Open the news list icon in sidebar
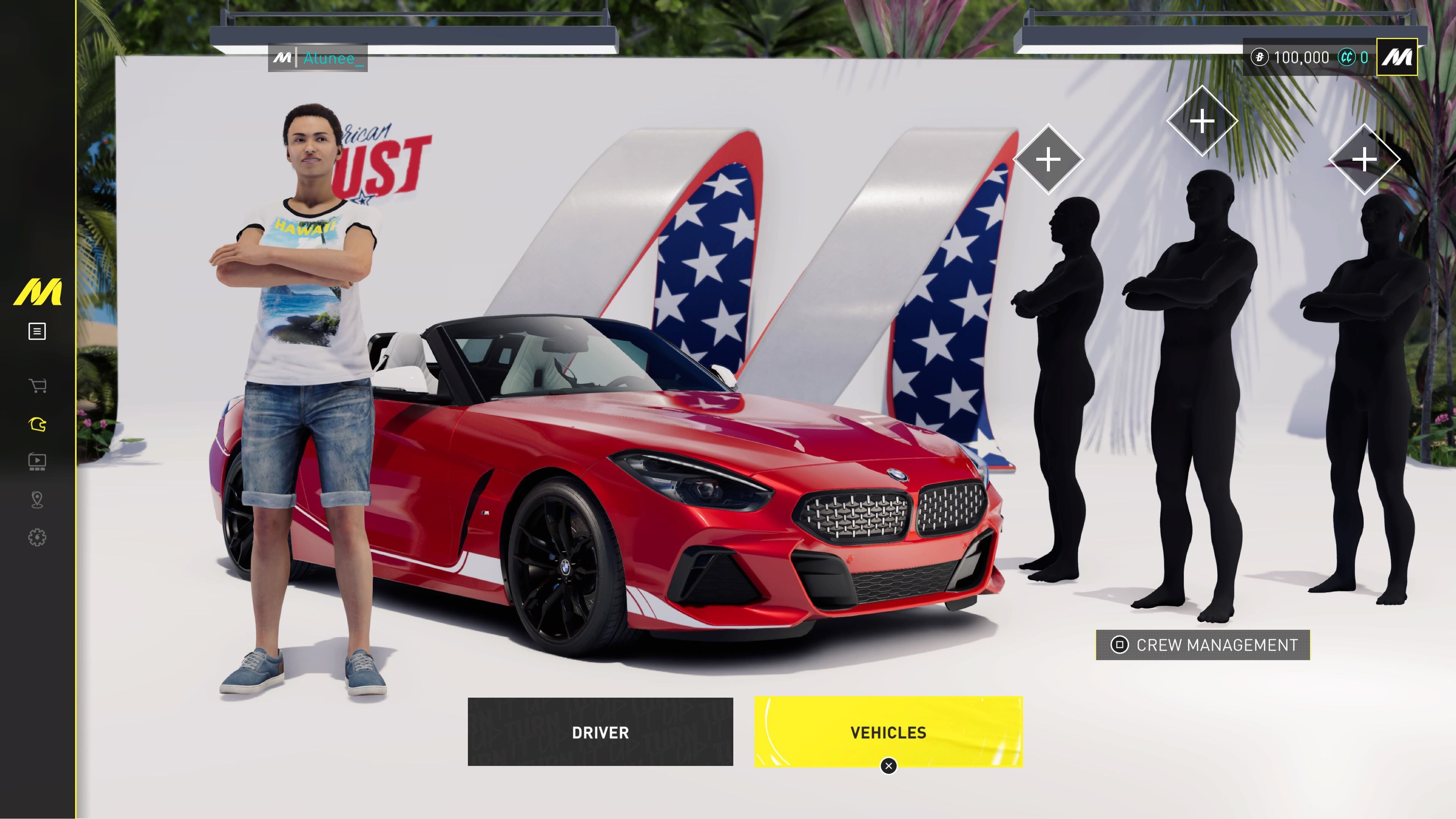 click(x=37, y=331)
